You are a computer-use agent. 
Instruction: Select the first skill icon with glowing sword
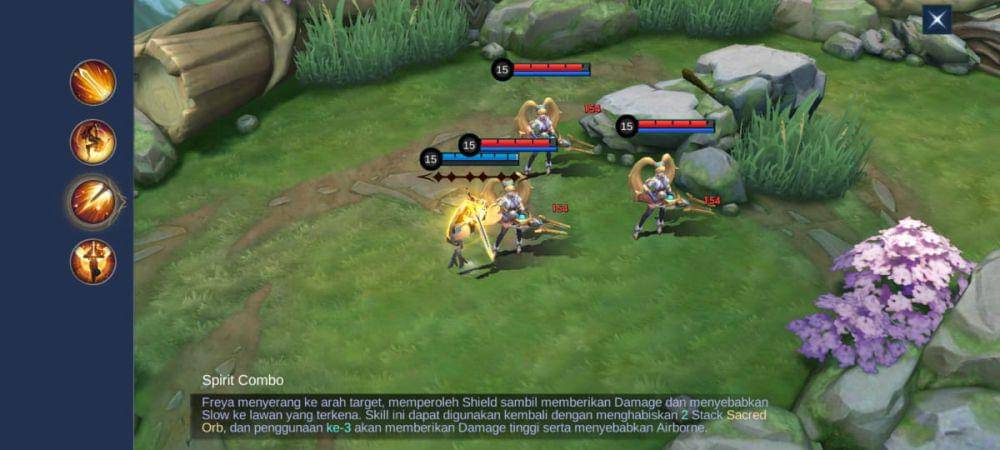point(93,82)
